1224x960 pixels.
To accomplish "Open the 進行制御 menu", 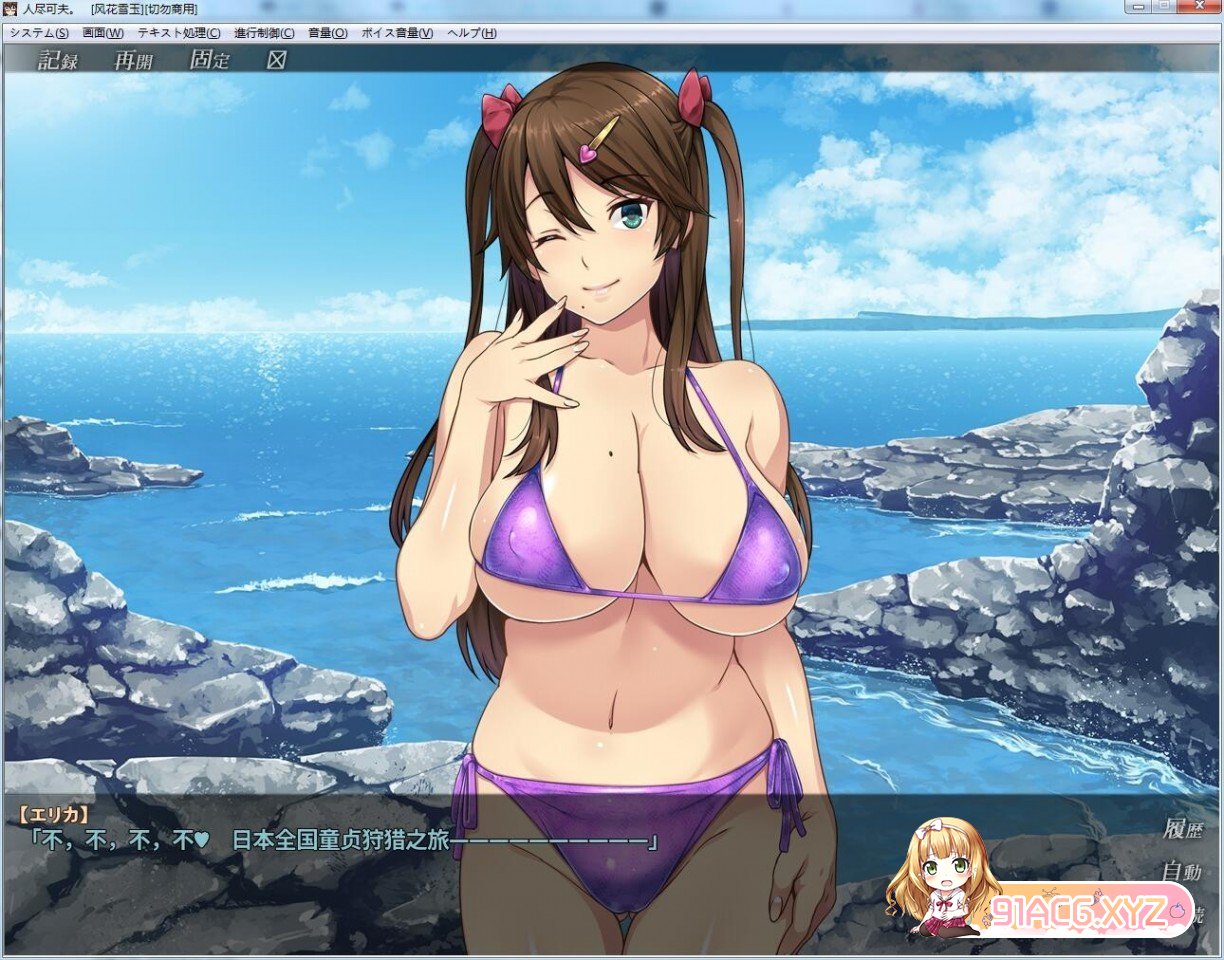I will click(264, 33).
